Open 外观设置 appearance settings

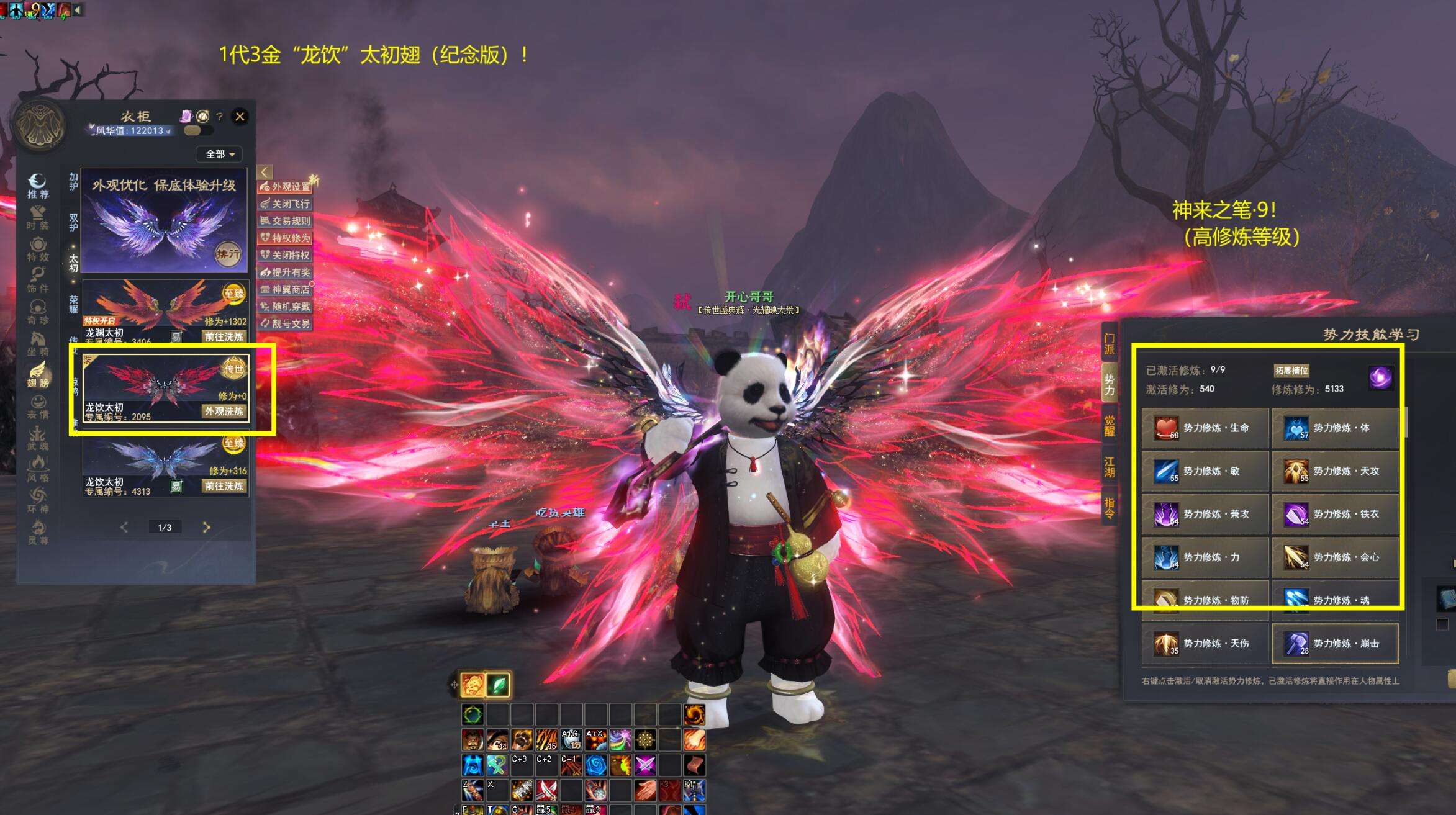click(x=286, y=186)
